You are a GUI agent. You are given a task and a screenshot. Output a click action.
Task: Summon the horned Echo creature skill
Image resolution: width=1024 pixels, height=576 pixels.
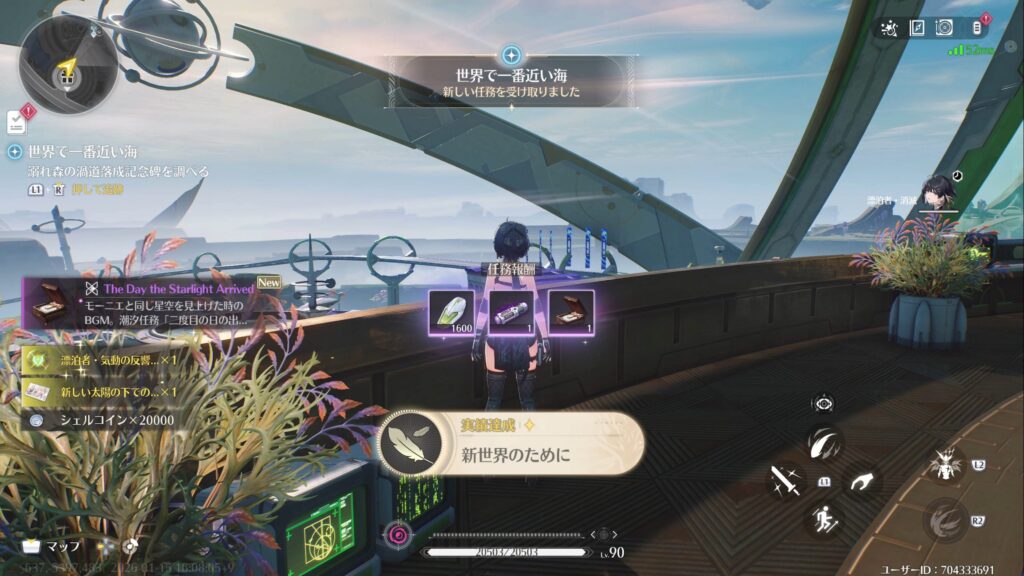click(x=944, y=464)
